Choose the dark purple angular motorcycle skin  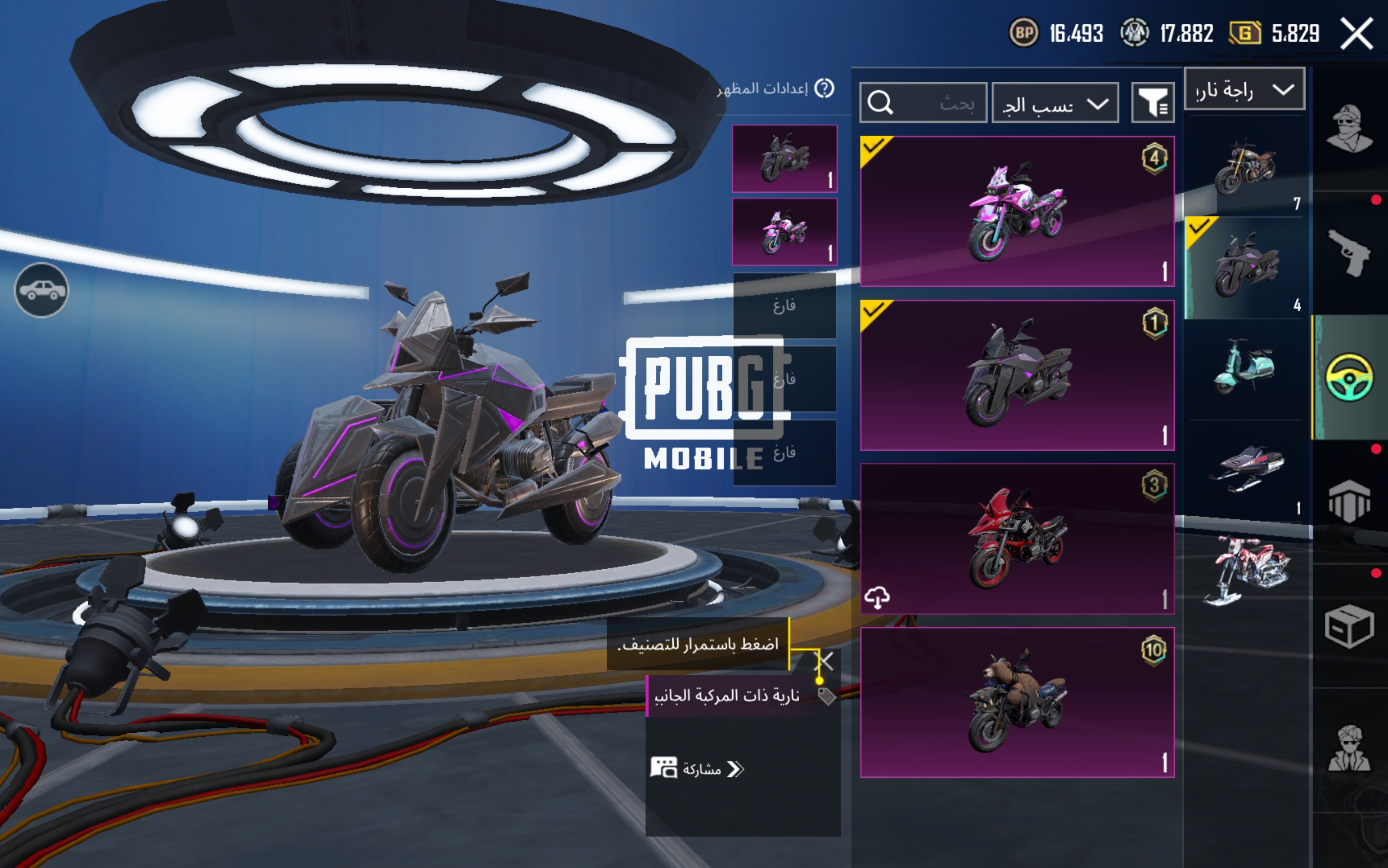(1016, 375)
